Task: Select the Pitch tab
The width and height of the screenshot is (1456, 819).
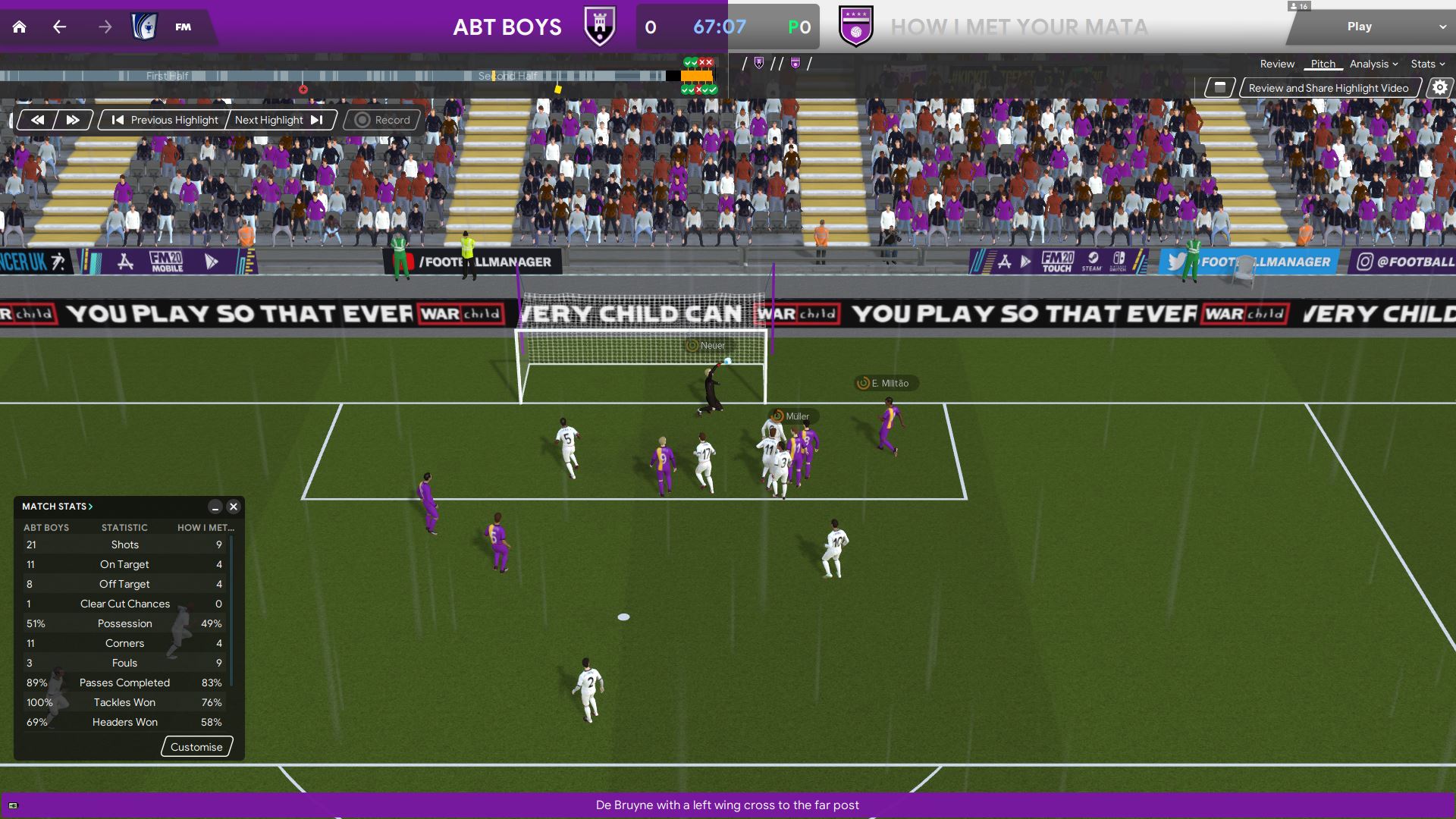Action: pyautogui.click(x=1323, y=64)
